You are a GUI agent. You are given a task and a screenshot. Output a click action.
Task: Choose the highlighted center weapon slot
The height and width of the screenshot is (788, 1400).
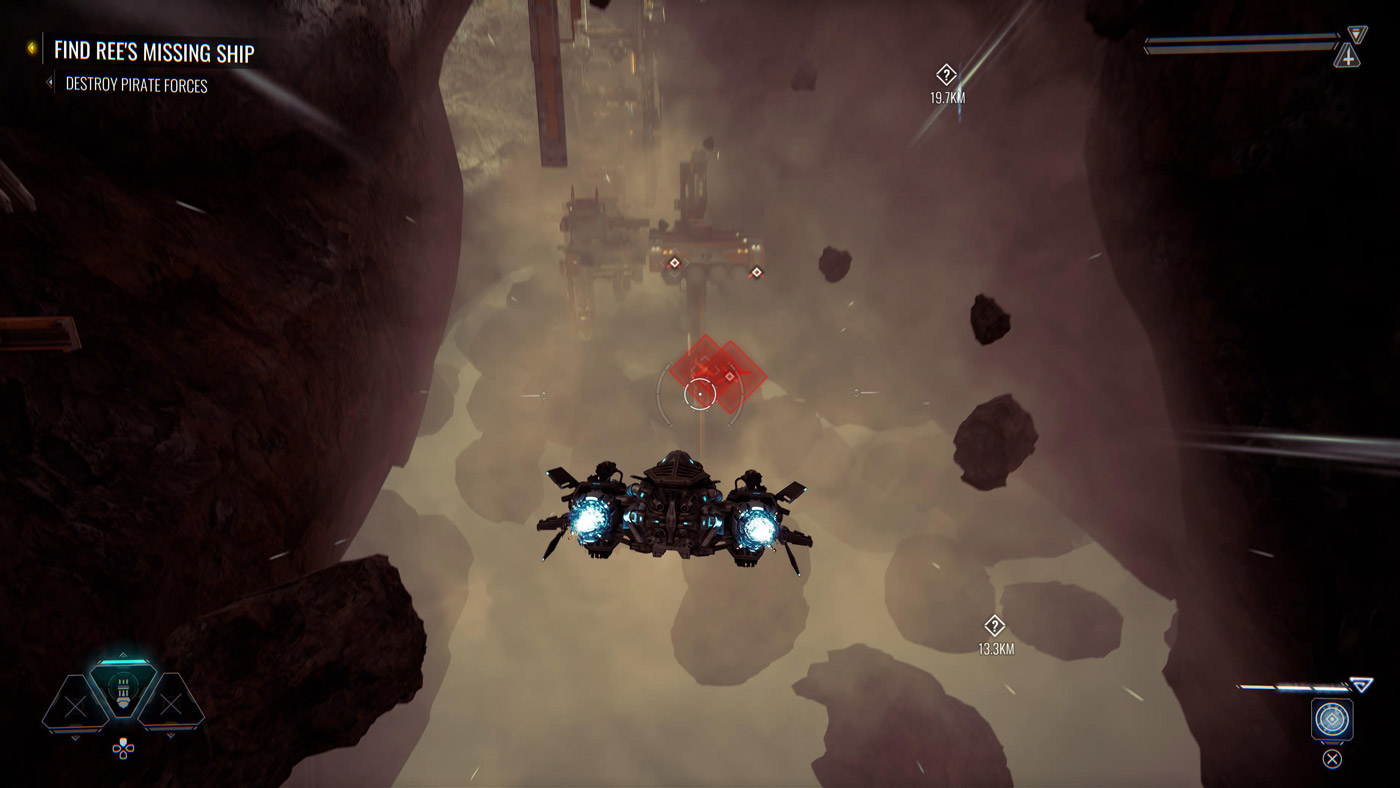123,690
